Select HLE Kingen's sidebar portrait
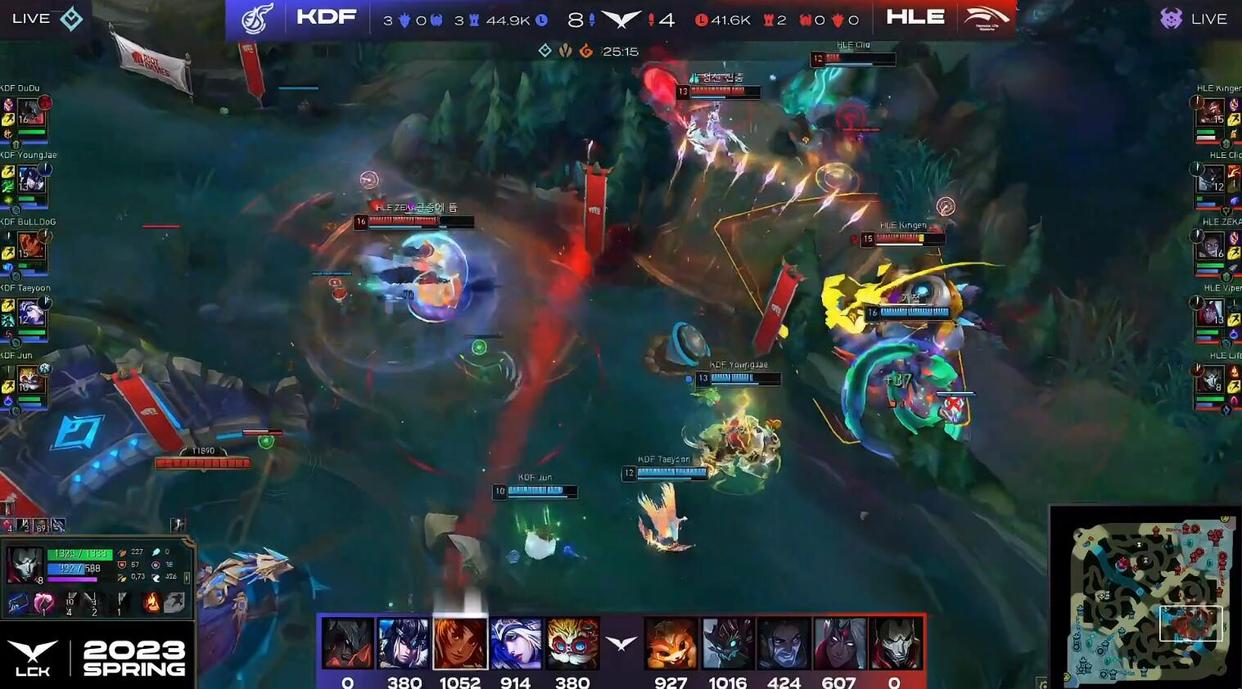The height and width of the screenshot is (689, 1242). (1211, 112)
